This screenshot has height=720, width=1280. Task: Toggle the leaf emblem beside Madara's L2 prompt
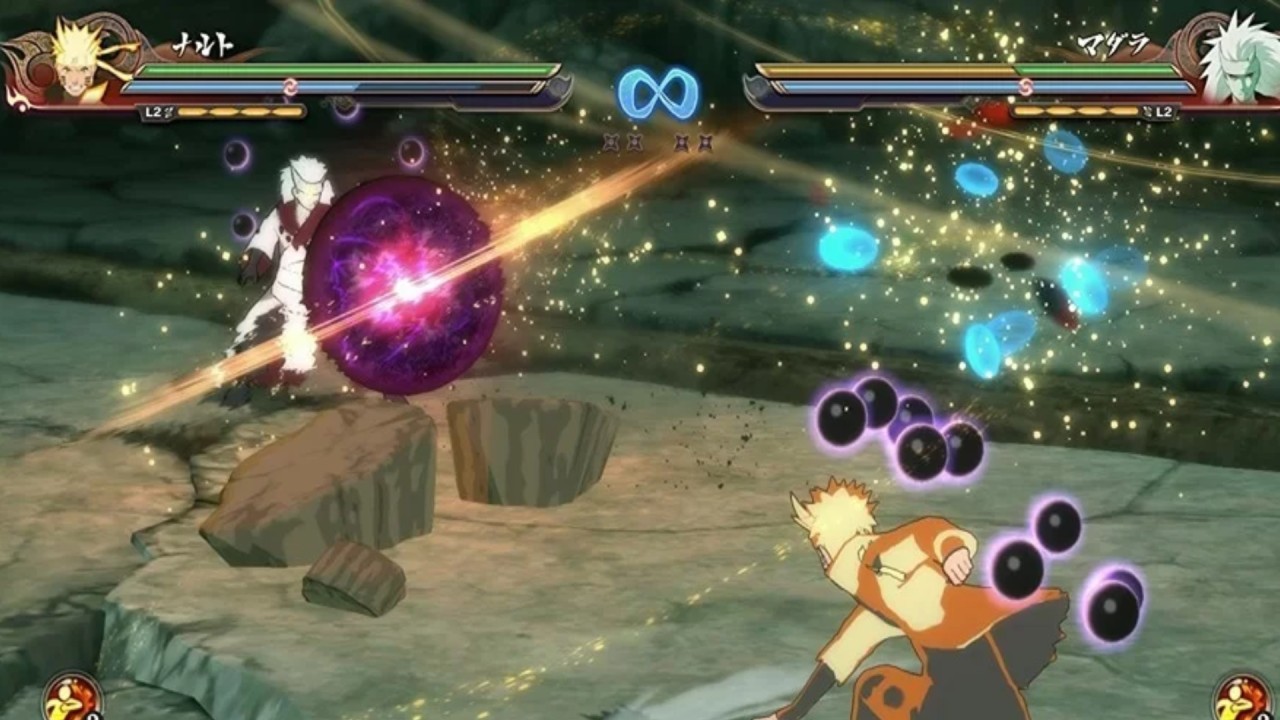[x=1147, y=110]
